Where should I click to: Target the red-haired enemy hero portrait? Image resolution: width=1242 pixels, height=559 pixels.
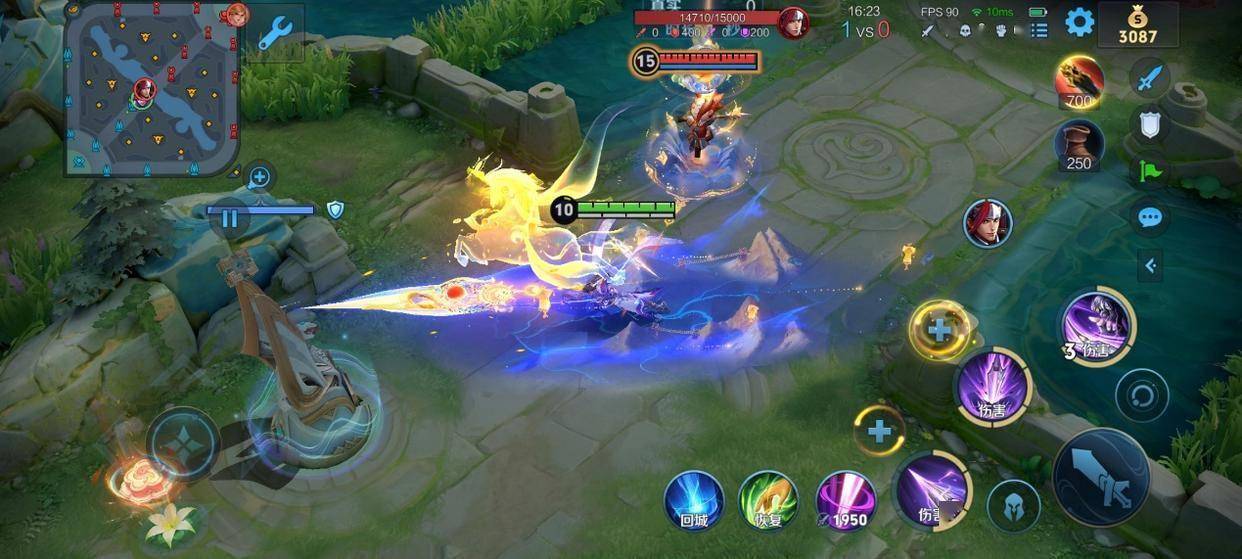[x=987, y=222]
